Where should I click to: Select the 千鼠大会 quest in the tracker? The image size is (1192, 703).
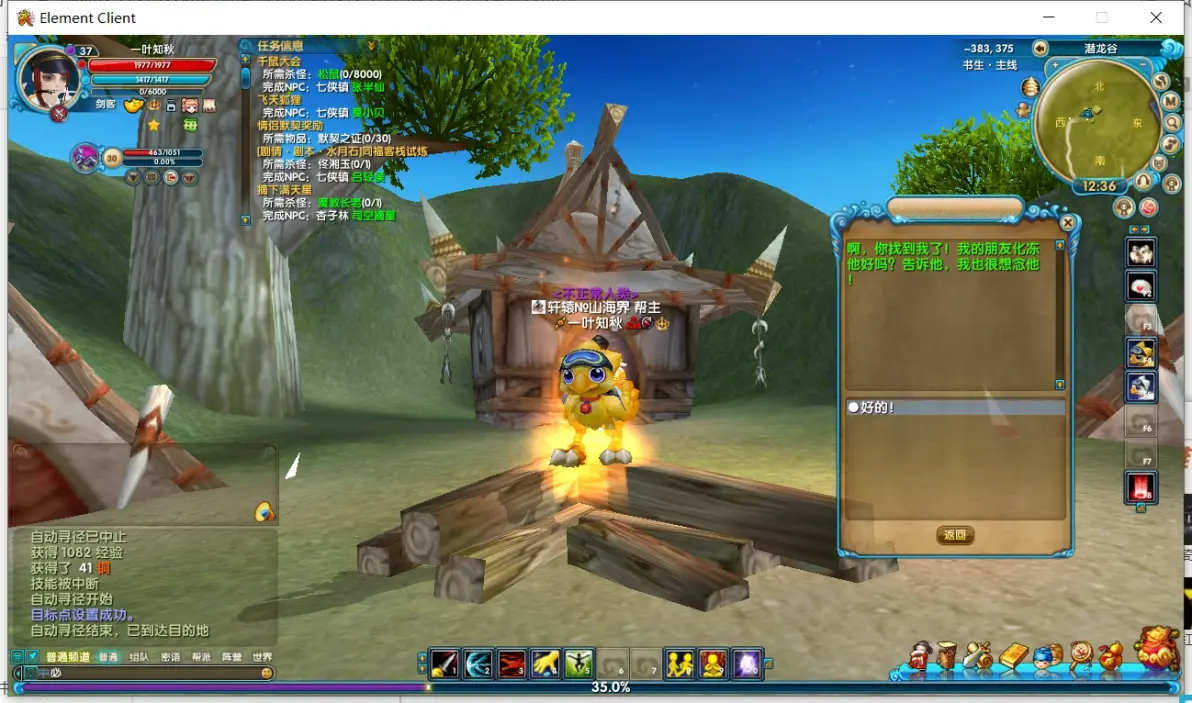pos(279,61)
